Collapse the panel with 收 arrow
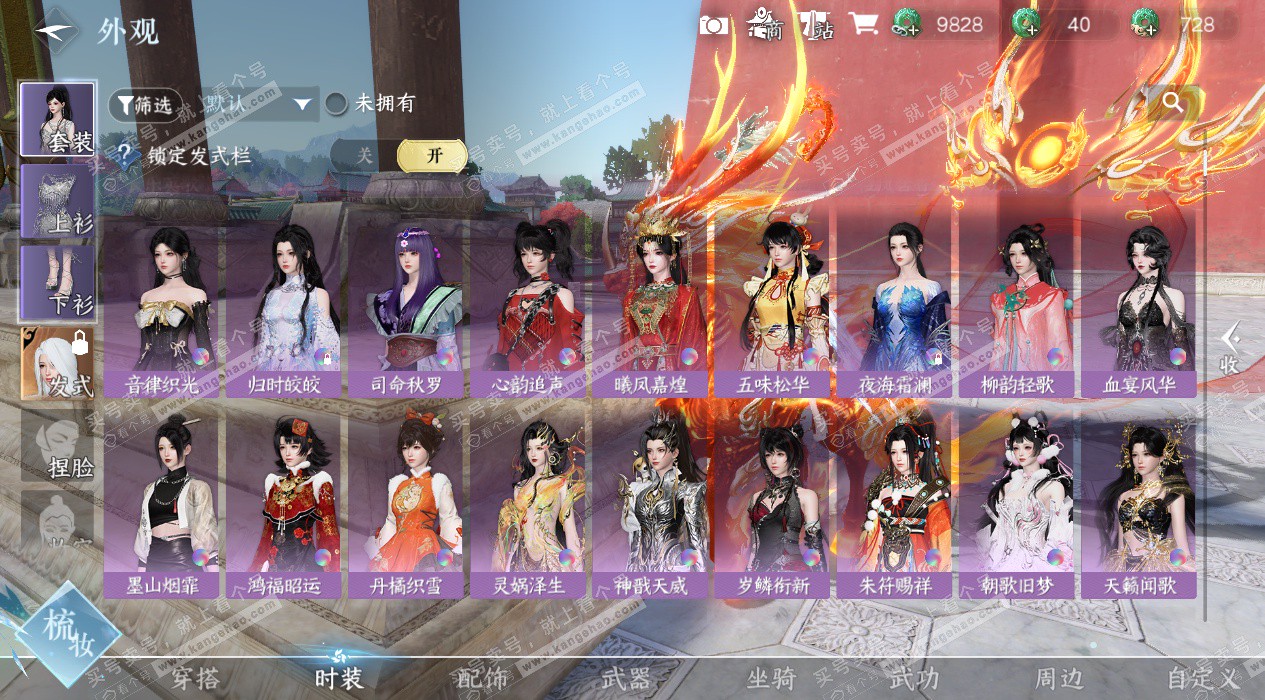Image resolution: width=1265 pixels, height=700 pixels. [1230, 348]
